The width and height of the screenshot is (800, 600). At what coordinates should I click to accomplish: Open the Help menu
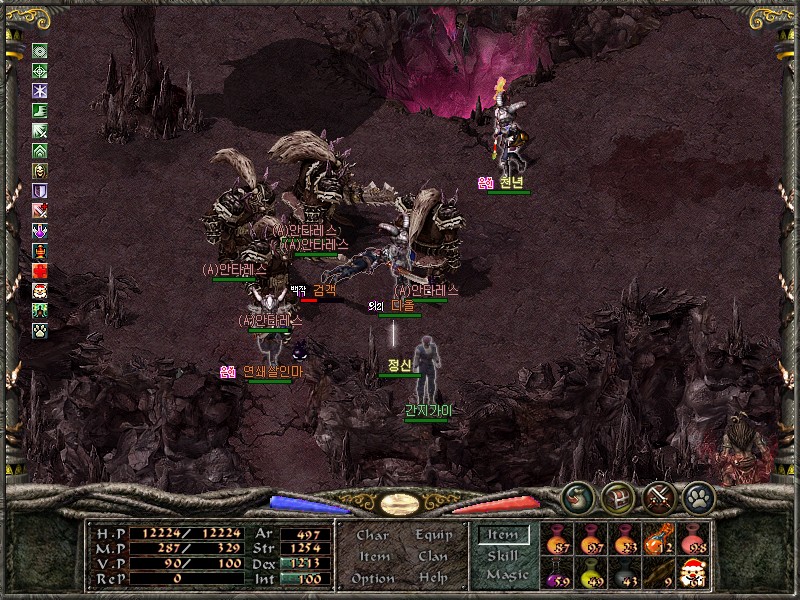pos(433,578)
